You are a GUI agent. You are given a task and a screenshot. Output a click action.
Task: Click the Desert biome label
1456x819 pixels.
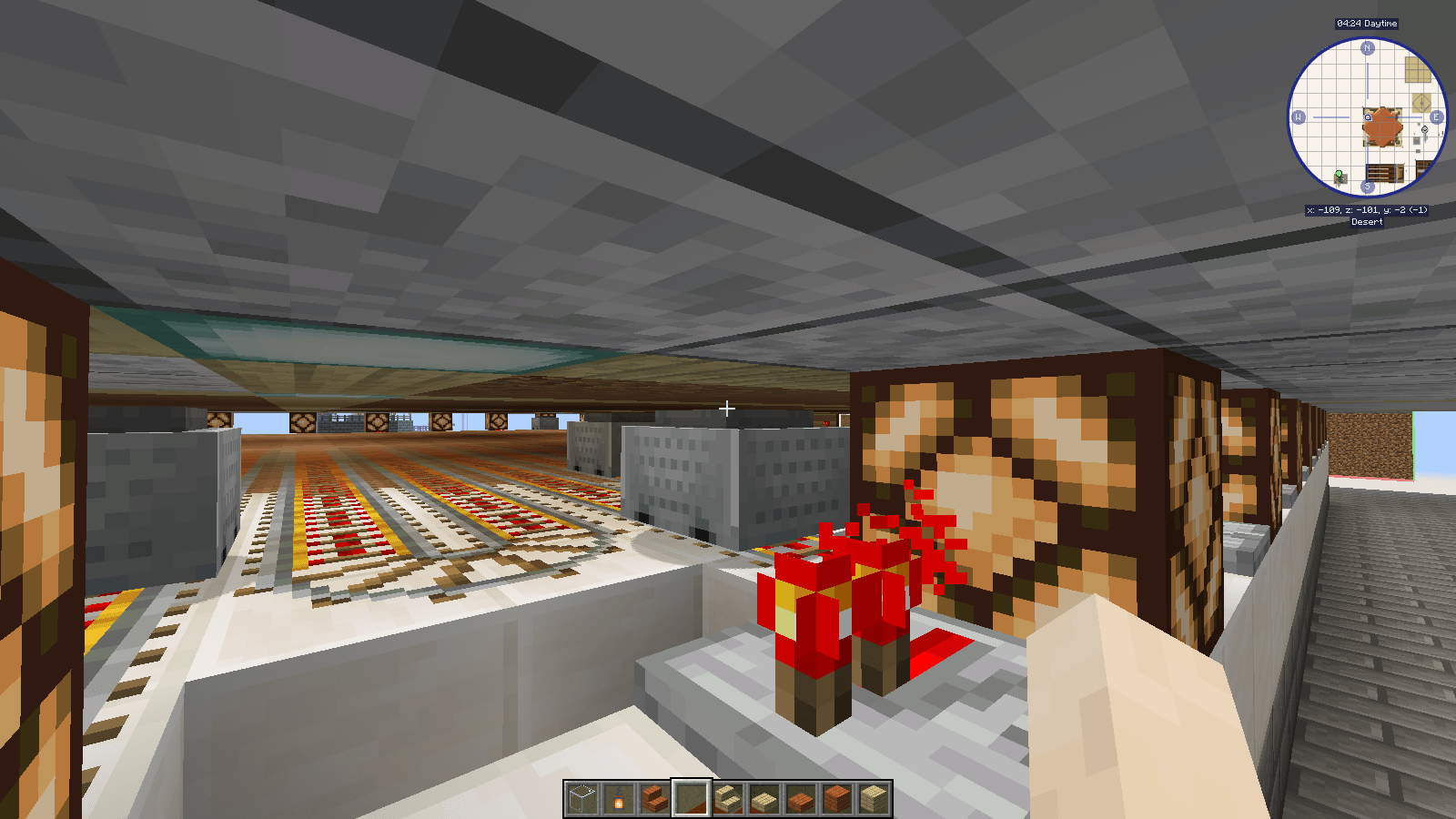click(1367, 222)
